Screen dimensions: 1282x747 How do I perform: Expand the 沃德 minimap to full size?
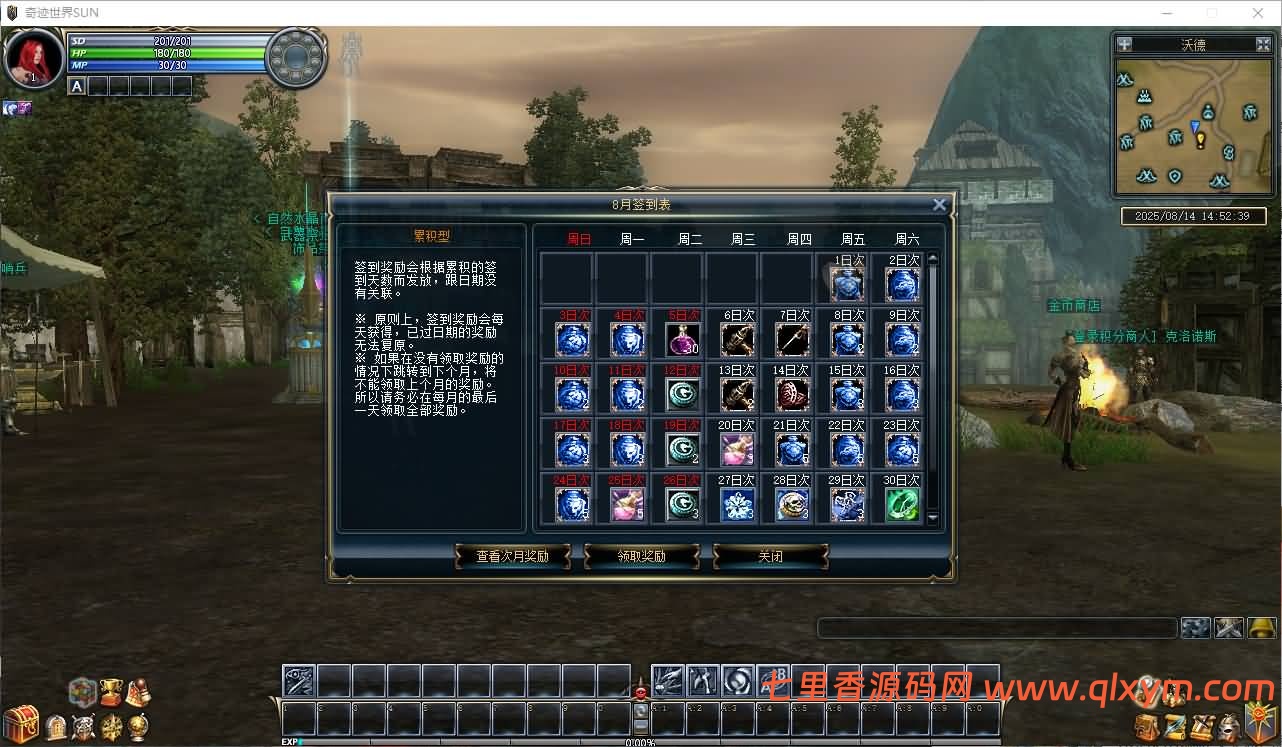[x=1263, y=44]
